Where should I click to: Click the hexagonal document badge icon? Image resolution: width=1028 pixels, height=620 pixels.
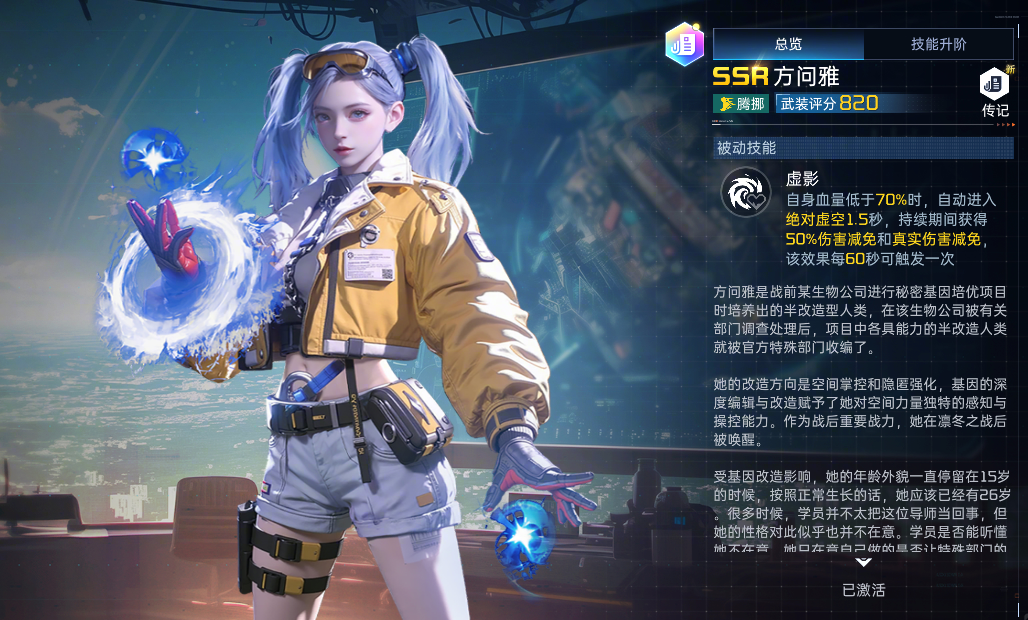tap(685, 44)
